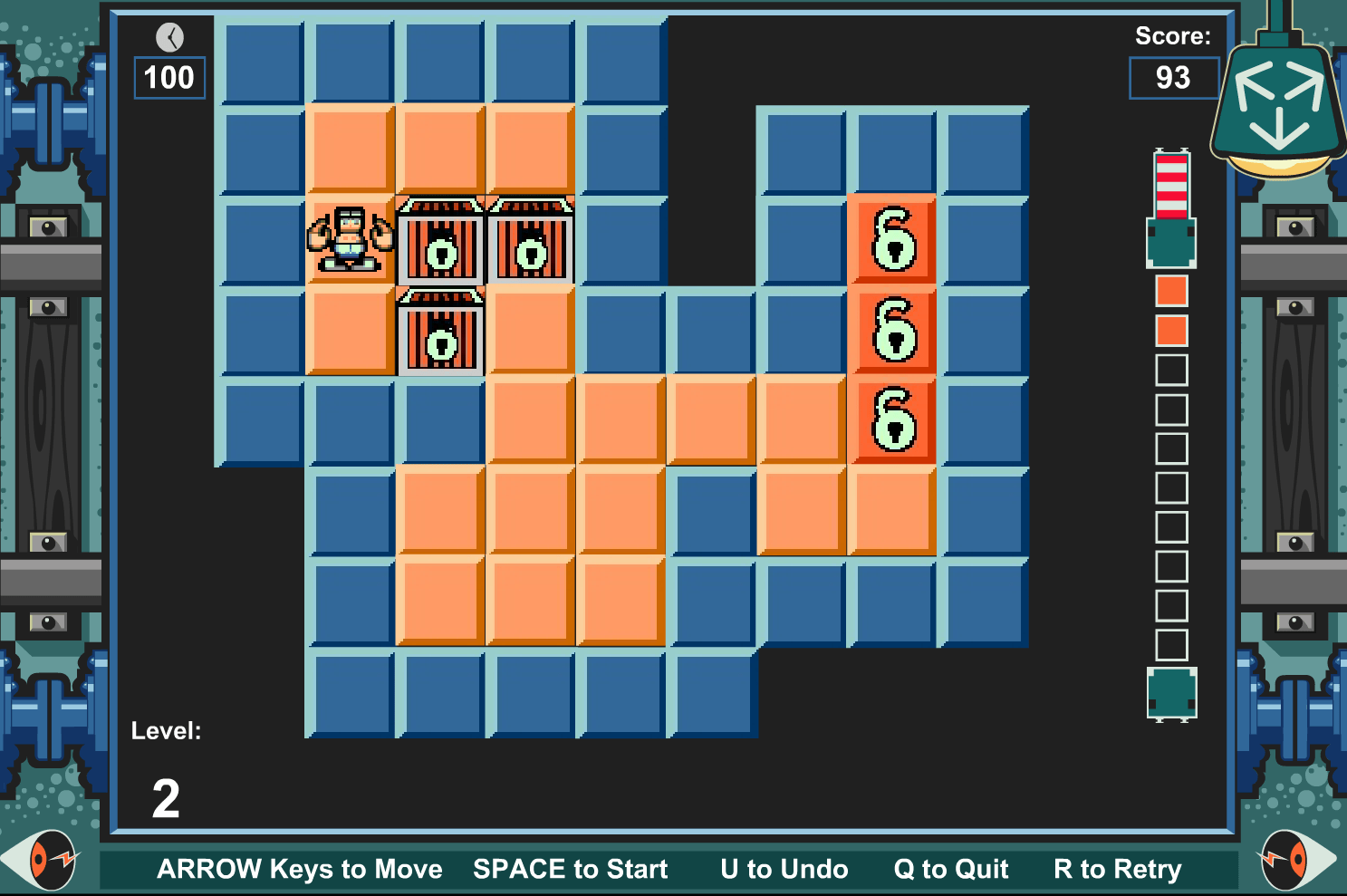
Task: Click the clock icon above the timer
Action: tap(168, 37)
